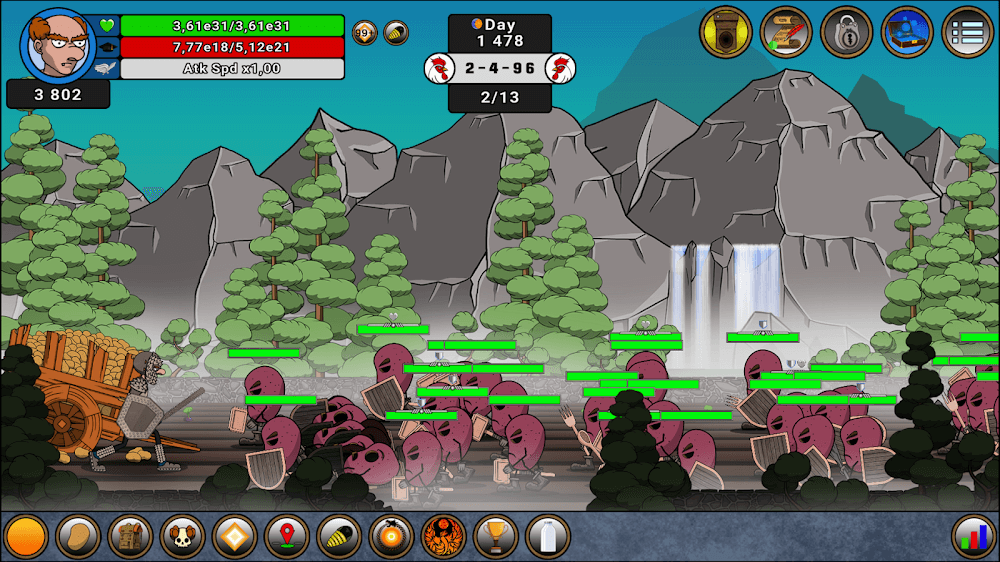Open the red map pin location menu
Viewport: 1000px width, 562px height.
pyautogui.click(x=286, y=536)
